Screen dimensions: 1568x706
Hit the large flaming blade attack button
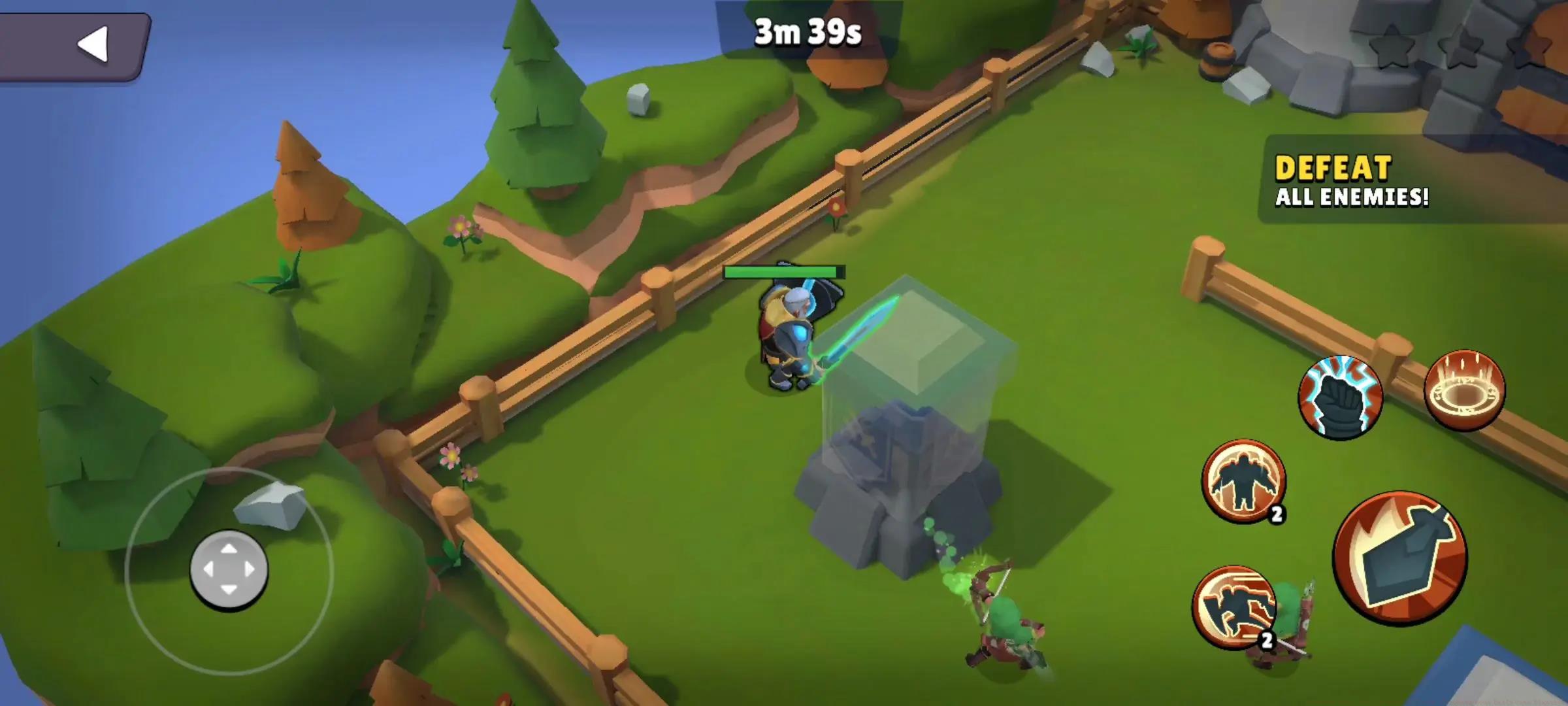(1399, 558)
